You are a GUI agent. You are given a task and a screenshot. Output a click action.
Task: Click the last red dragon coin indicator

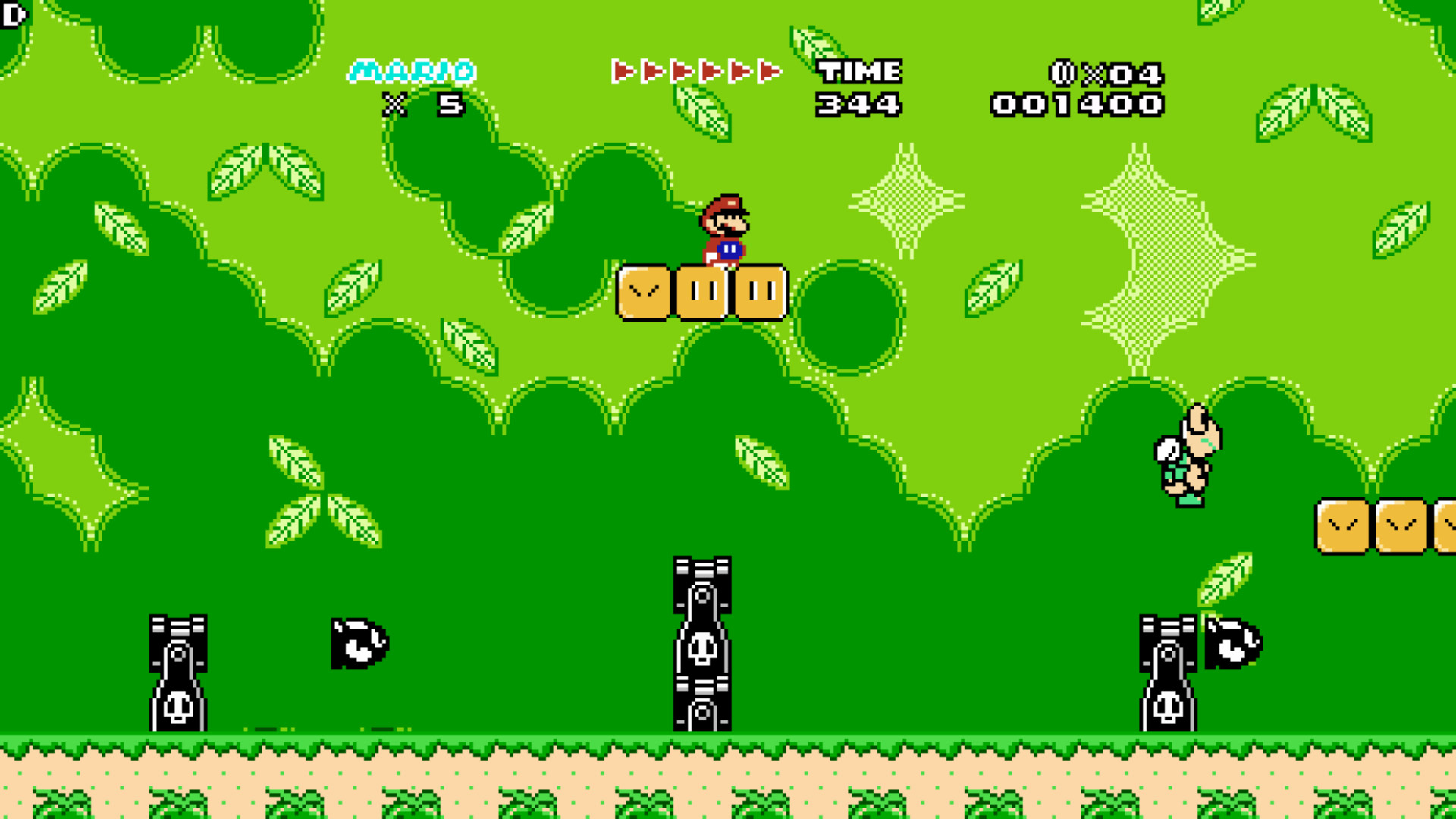(x=766, y=72)
